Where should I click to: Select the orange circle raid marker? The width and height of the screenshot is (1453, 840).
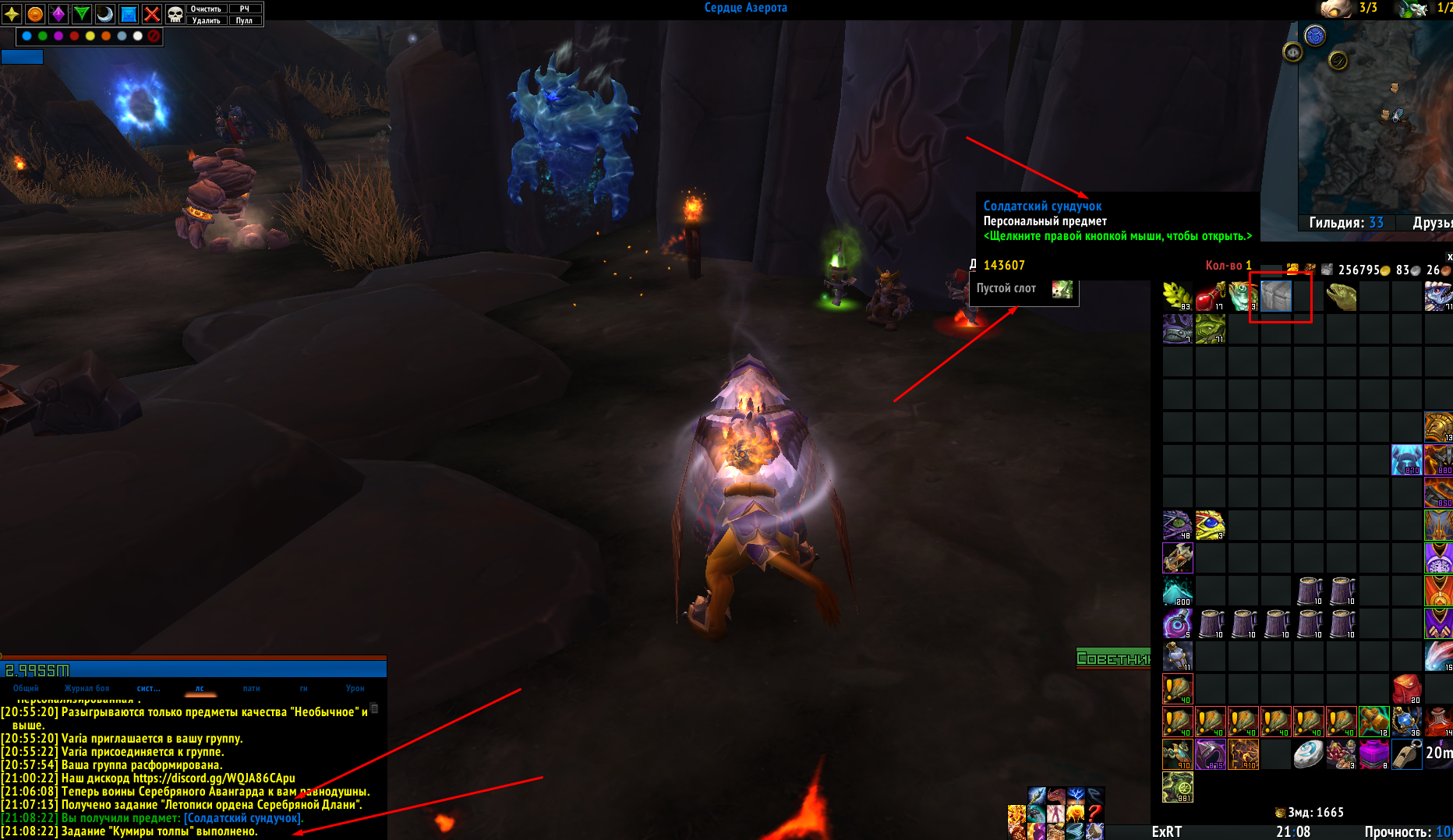click(x=35, y=14)
